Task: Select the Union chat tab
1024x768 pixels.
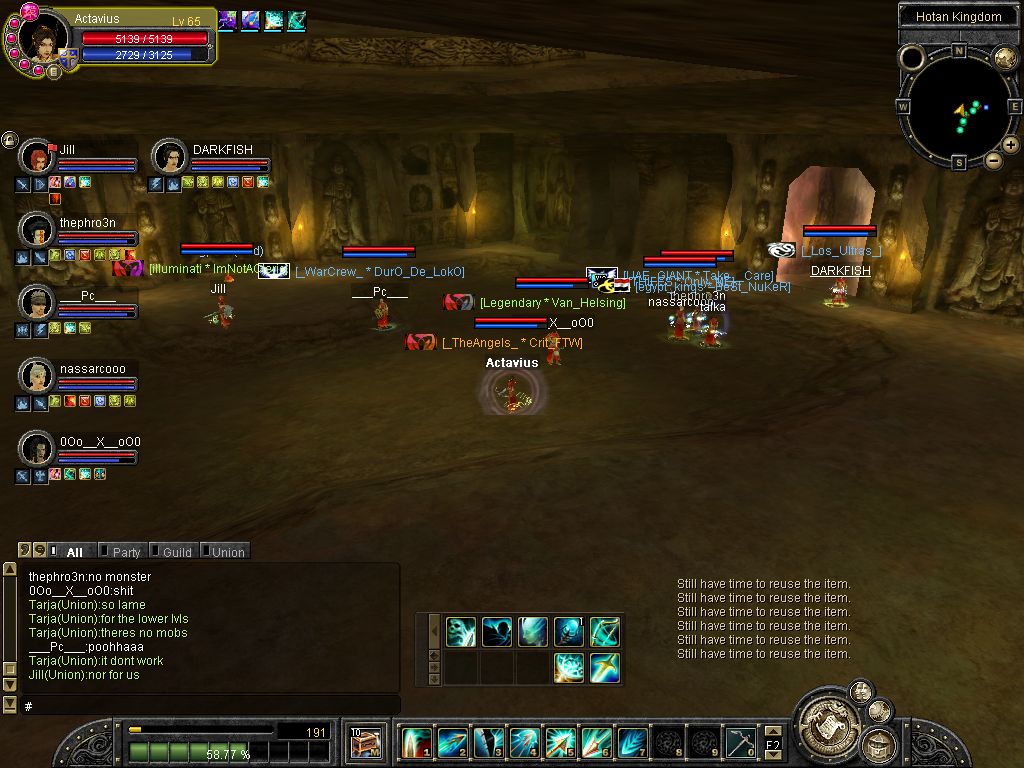Action: 227,552
